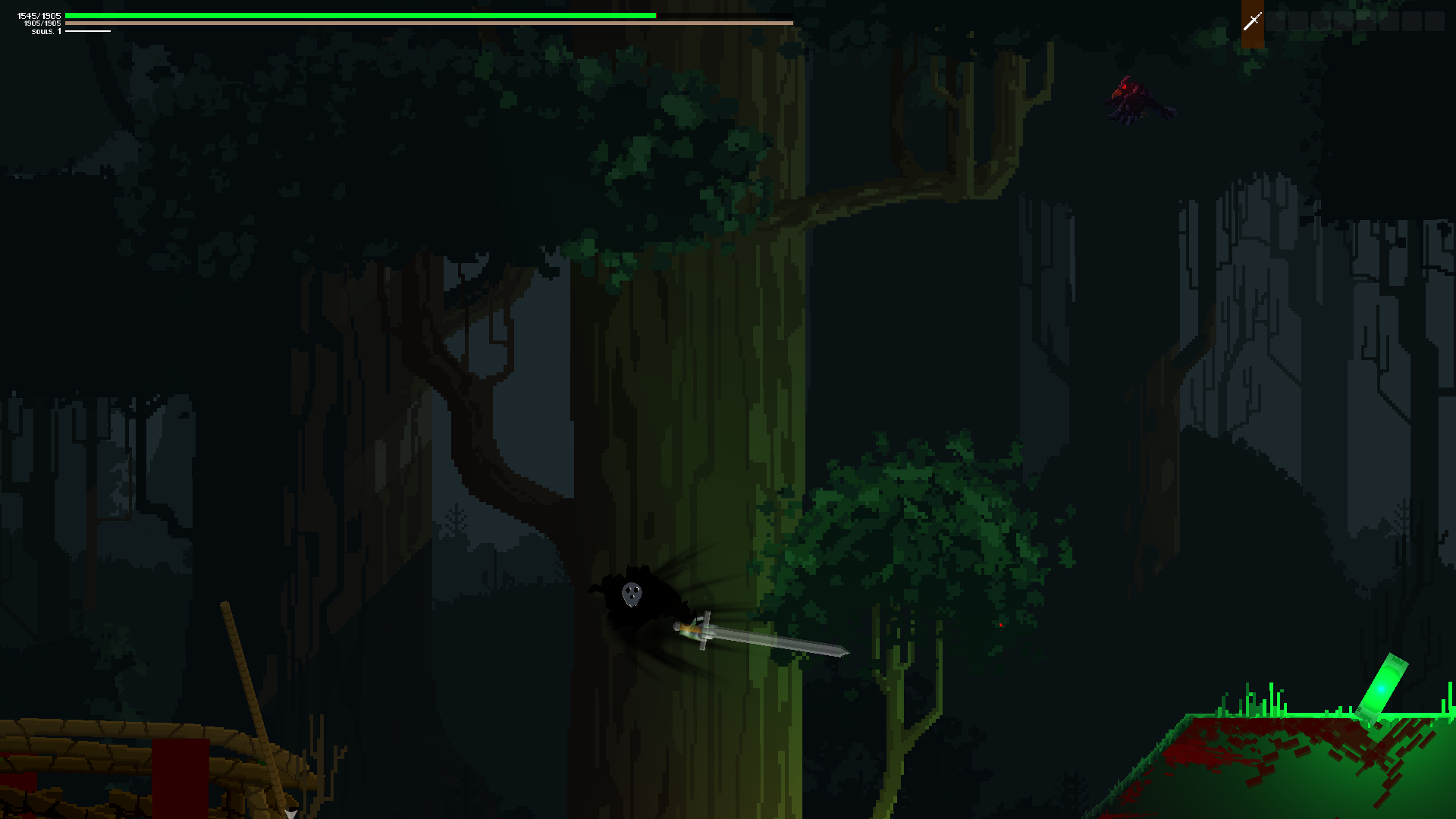The image size is (1456, 819).
Task: Click the 1905/1905 stamina text
Action: pos(42,24)
